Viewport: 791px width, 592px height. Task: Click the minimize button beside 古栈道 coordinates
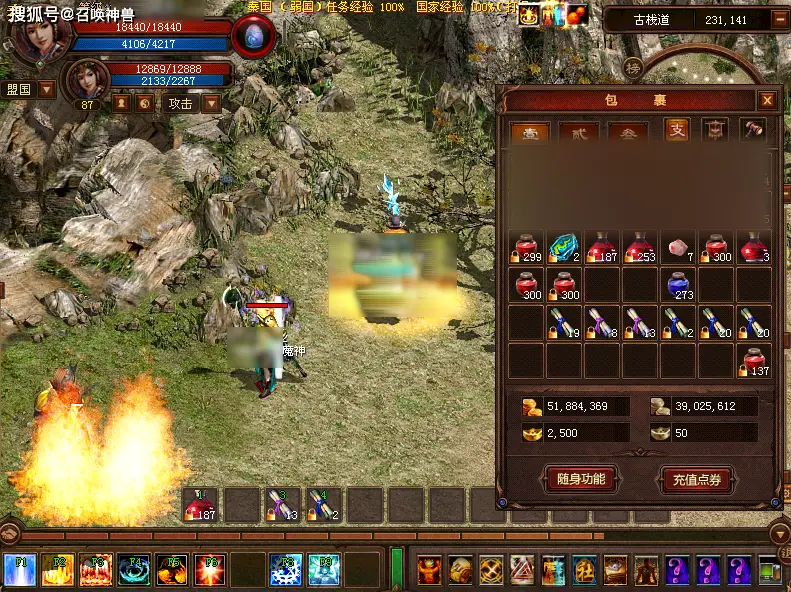click(779, 19)
